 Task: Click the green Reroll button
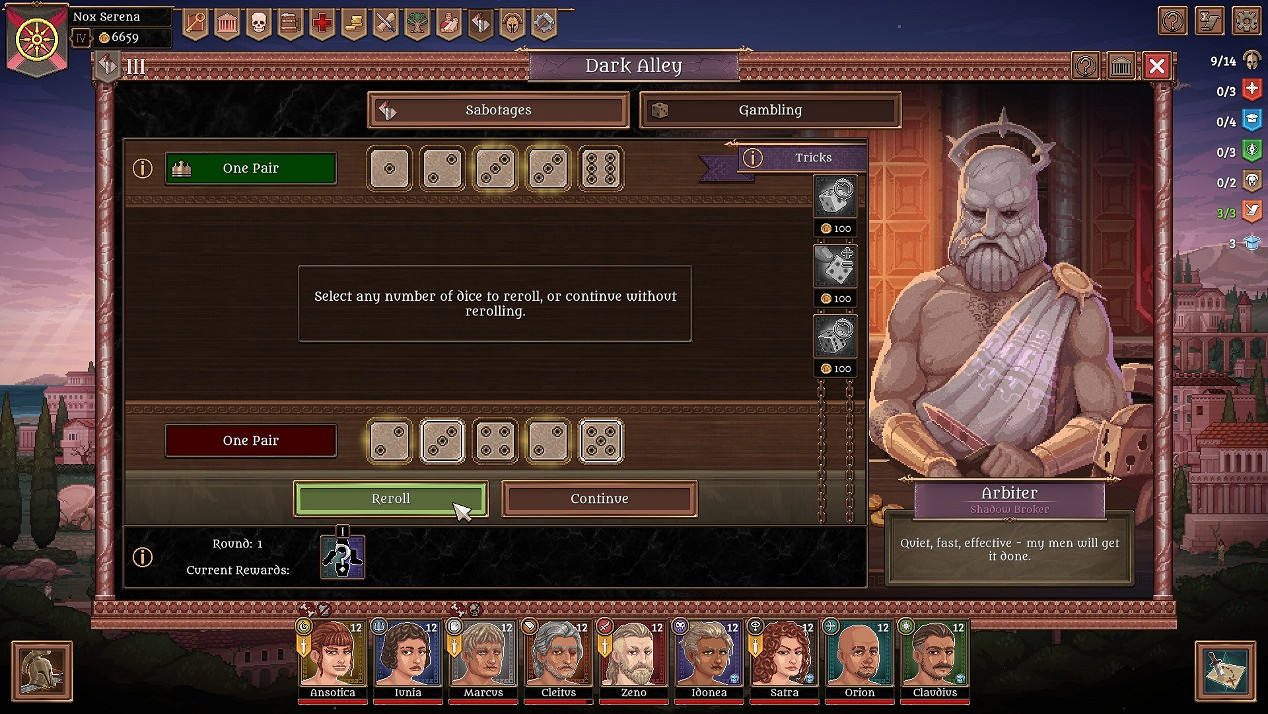390,499
